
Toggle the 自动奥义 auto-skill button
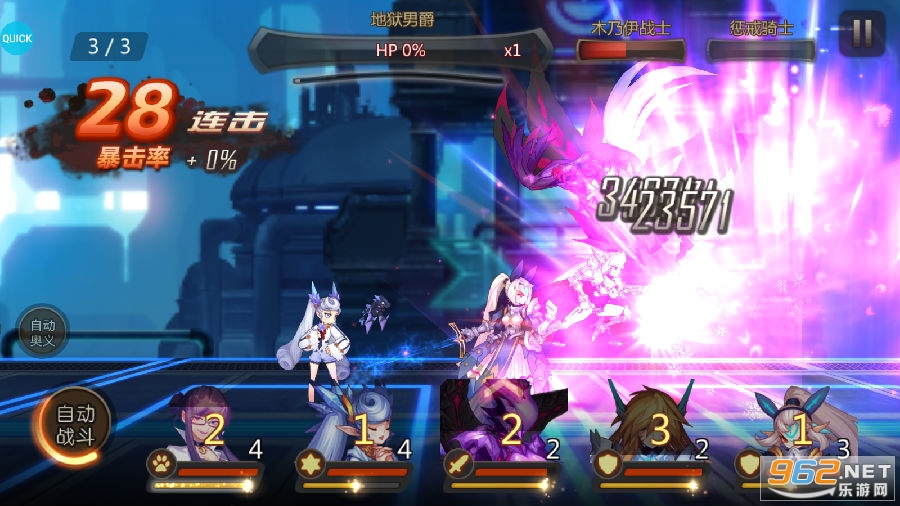[42, 331]
